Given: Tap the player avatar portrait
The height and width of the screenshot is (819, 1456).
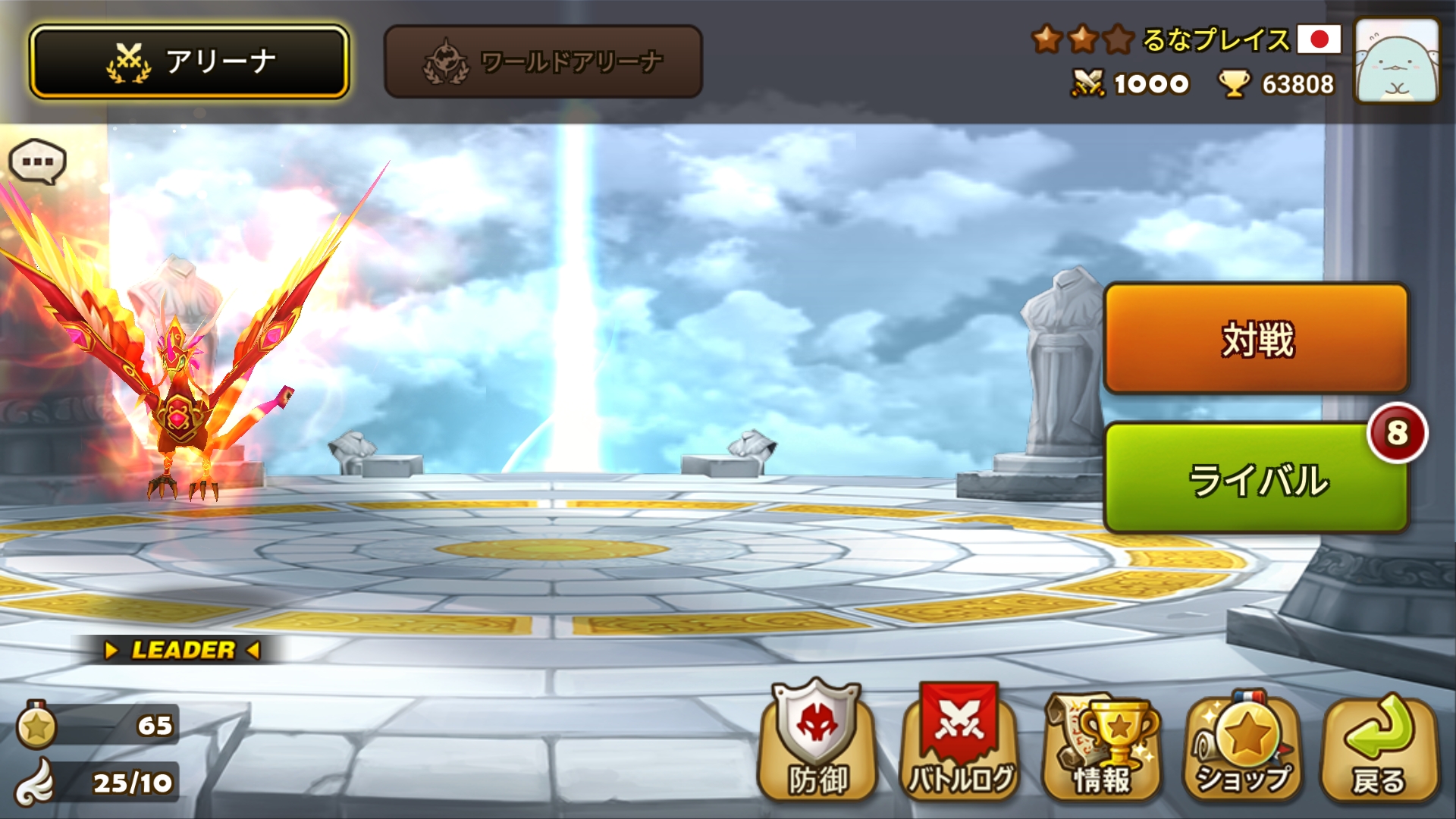Looking at the screenshot, I should (x=1396, y=61).
